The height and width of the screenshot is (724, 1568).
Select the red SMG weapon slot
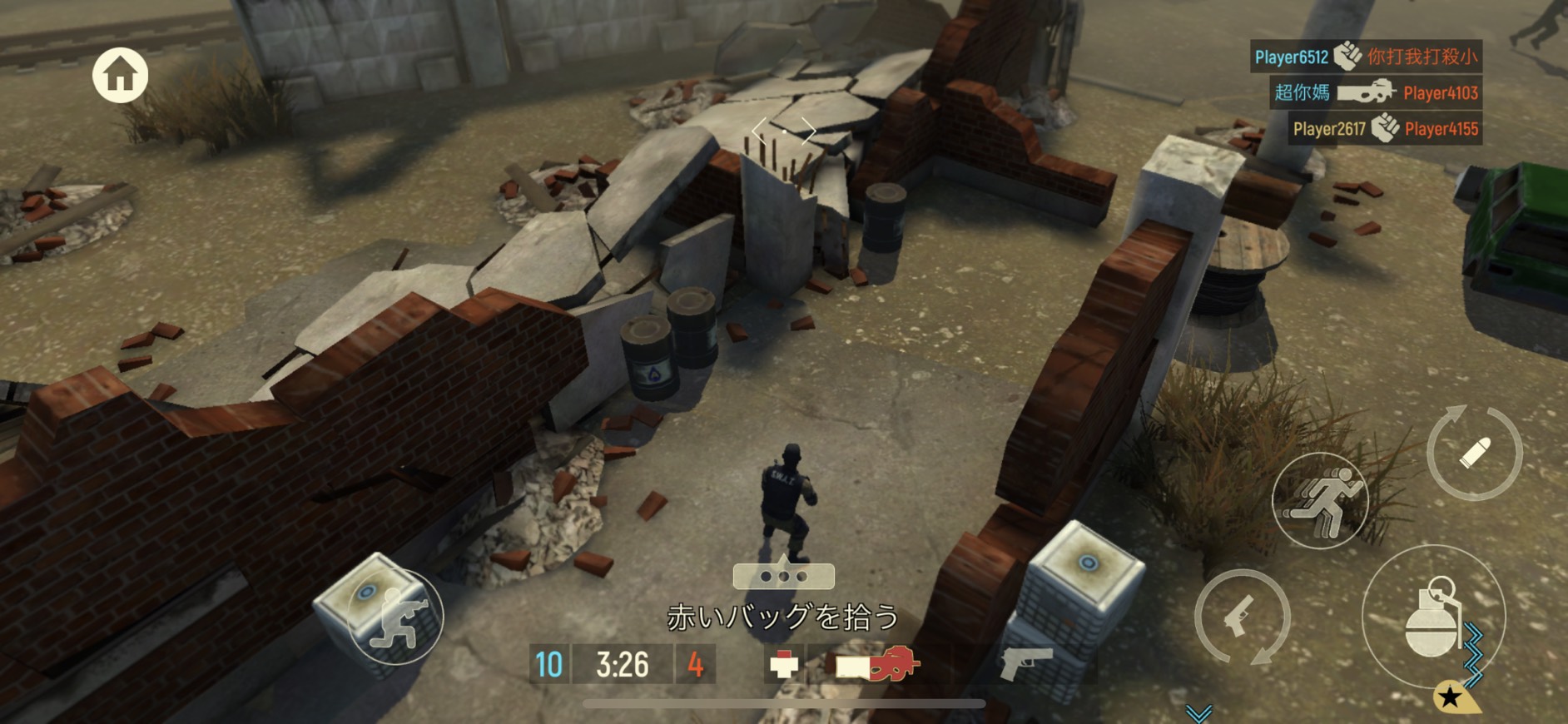tap(878, 665)
